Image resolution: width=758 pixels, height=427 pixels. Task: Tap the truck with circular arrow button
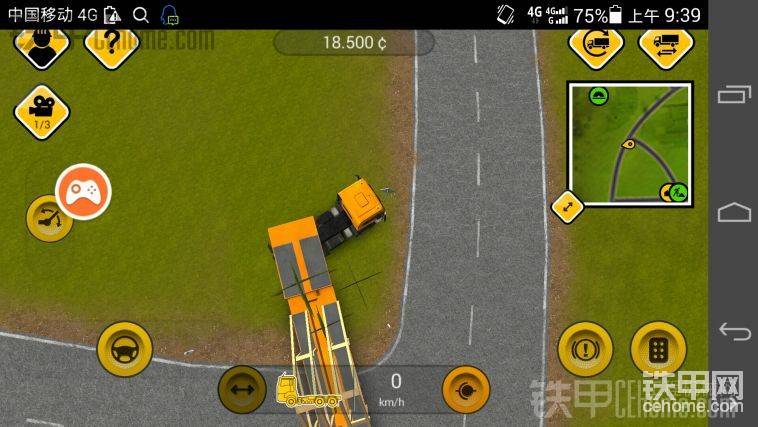596,45
